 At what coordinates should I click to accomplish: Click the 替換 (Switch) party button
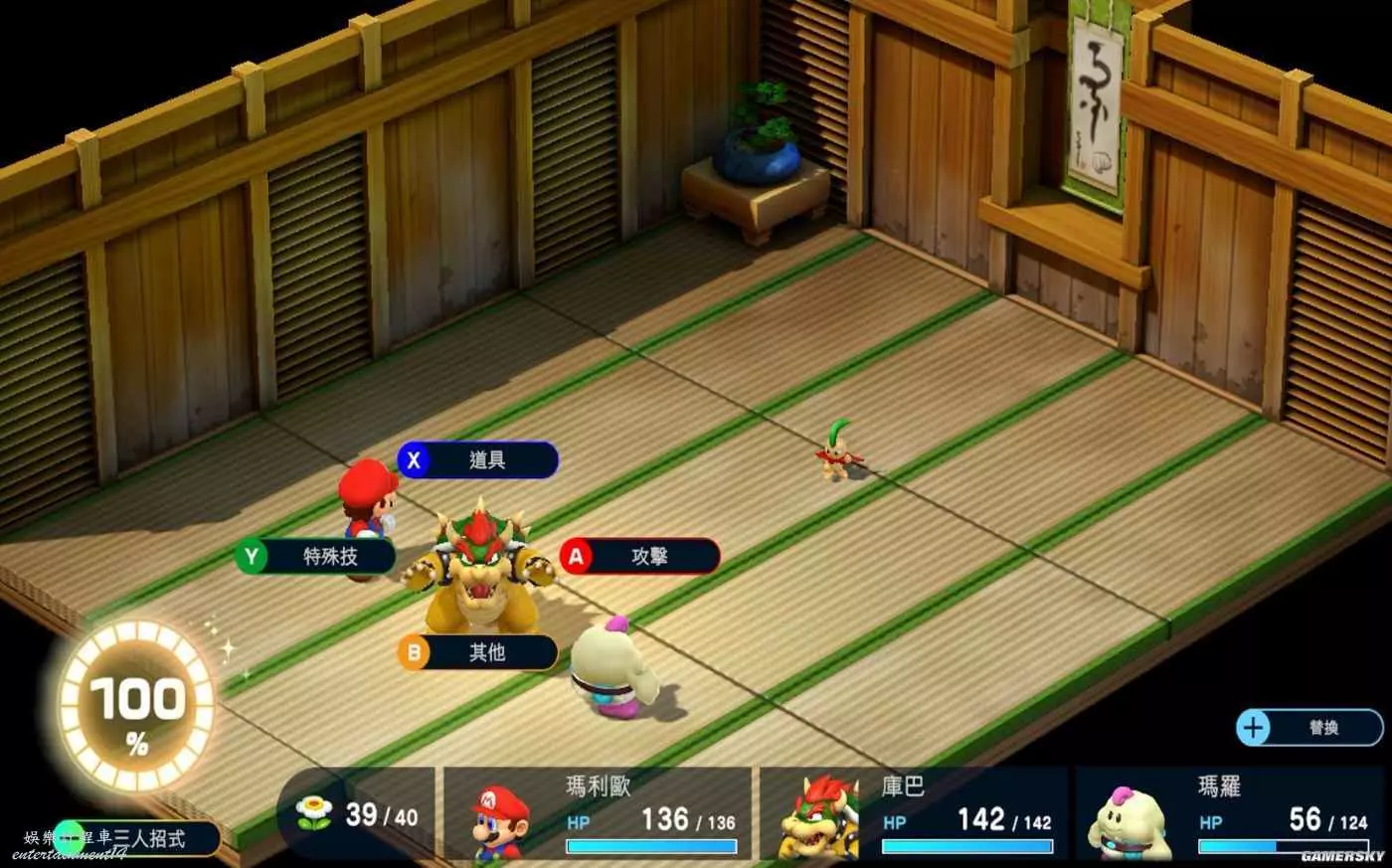(x=1309, y=728)
